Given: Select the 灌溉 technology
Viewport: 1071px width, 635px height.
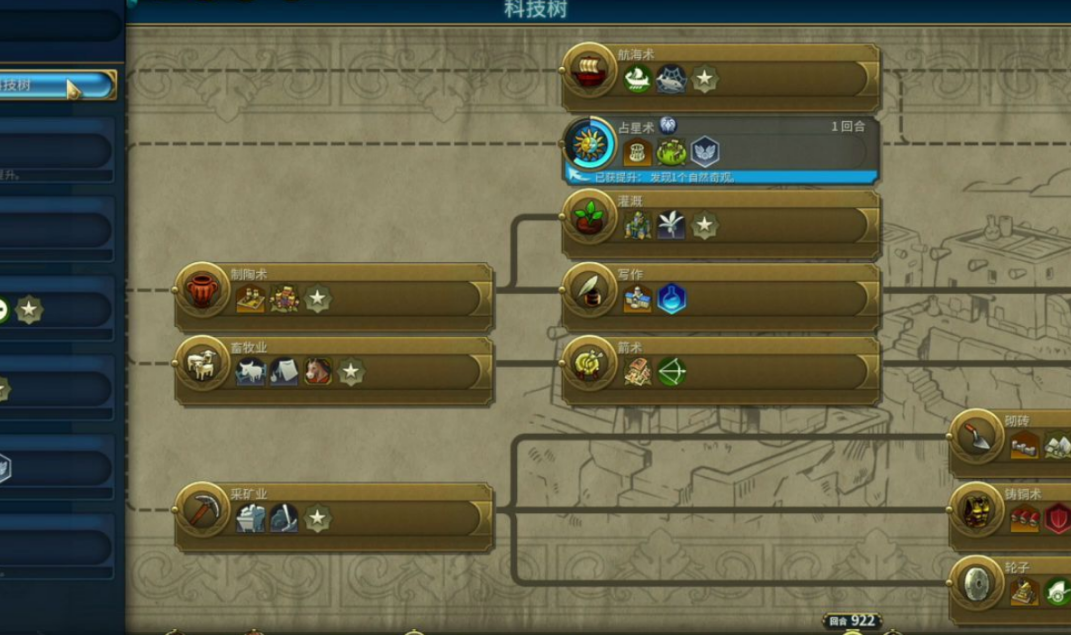Looking at the screenshot, I should click(x=720, y=224).
